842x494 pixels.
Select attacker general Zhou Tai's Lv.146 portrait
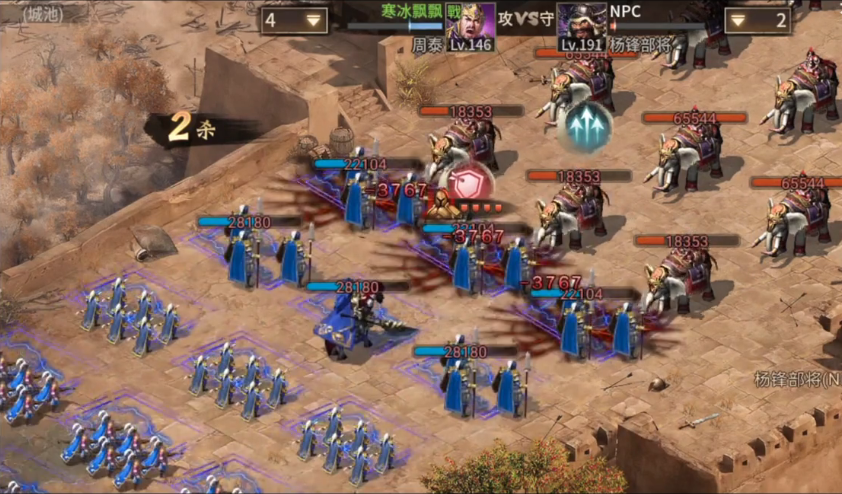click(x=470, y=25)
